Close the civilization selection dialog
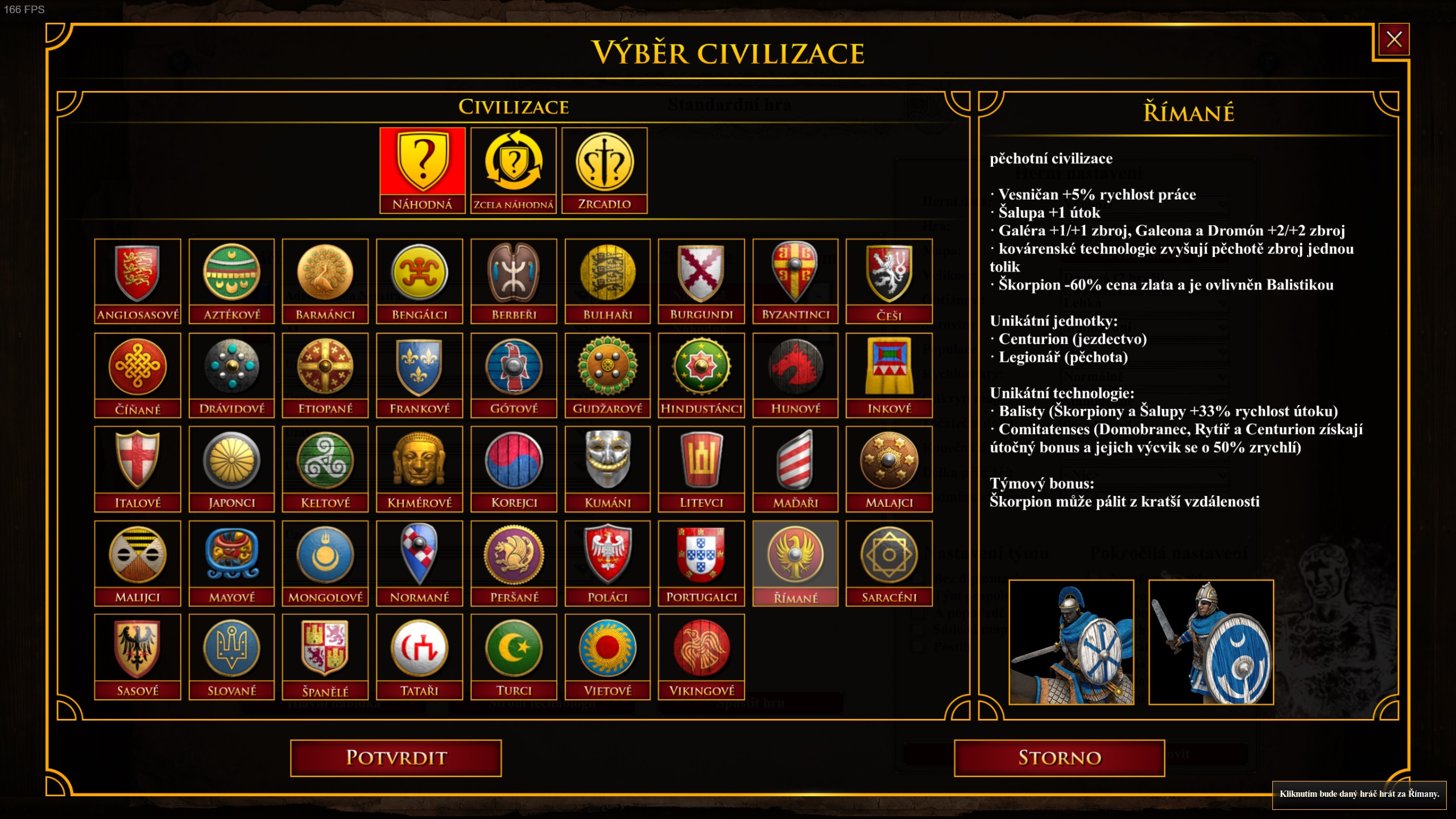Viewport: 1456px width, 819px height. coord(1393,39)
